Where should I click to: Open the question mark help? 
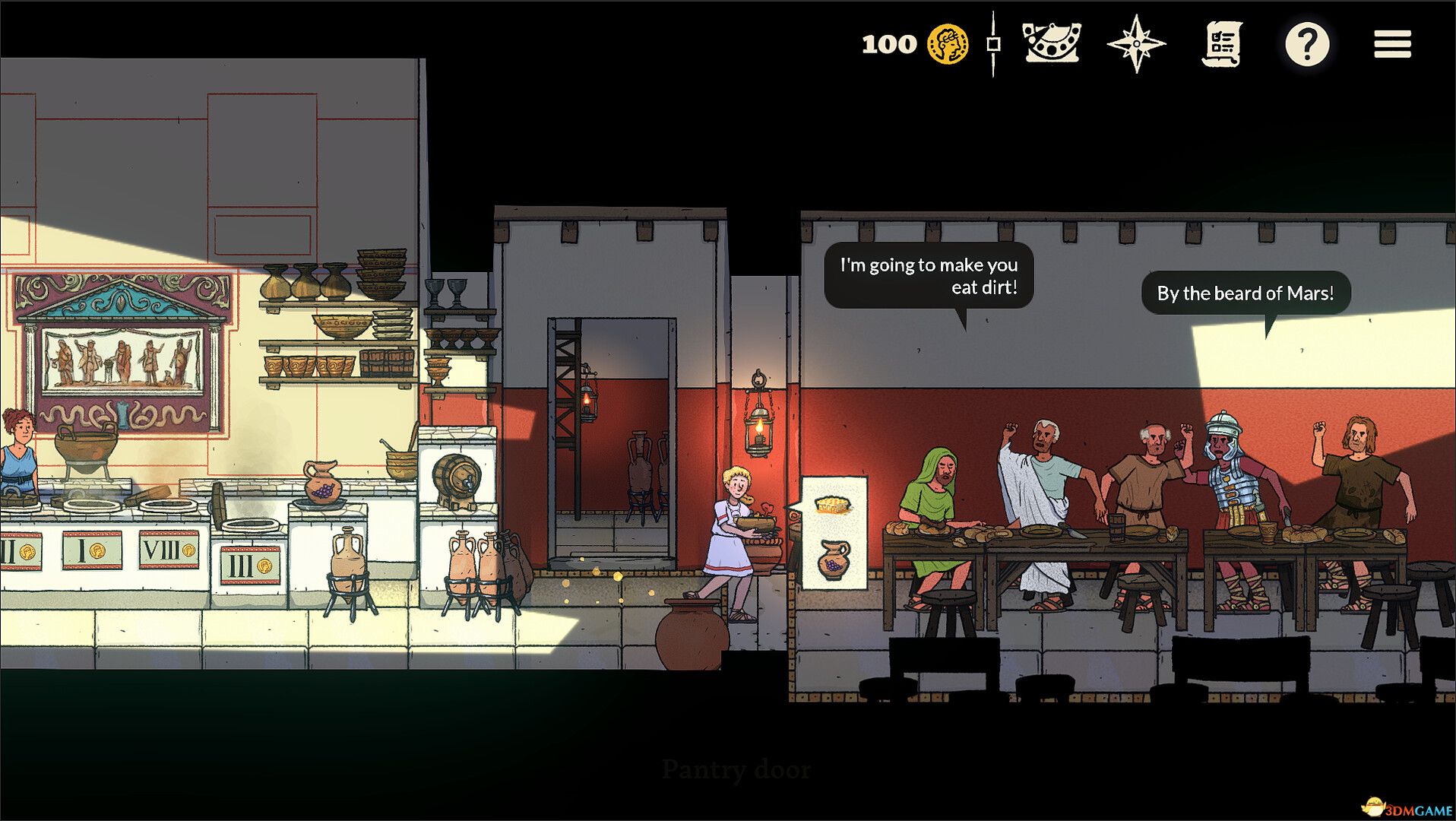click(1307, 44)
